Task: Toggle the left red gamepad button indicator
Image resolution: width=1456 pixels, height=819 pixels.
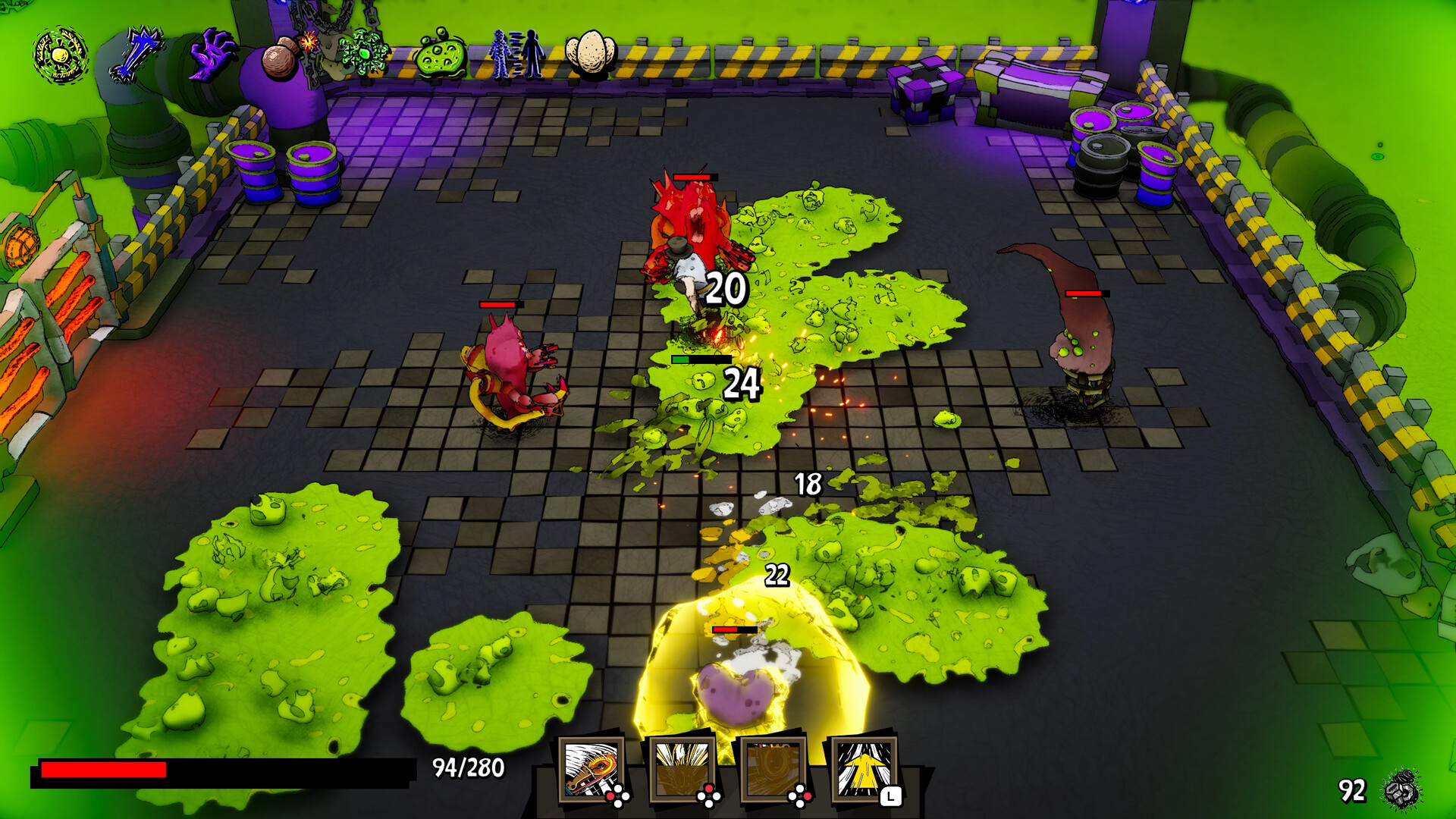Action: 610,795
